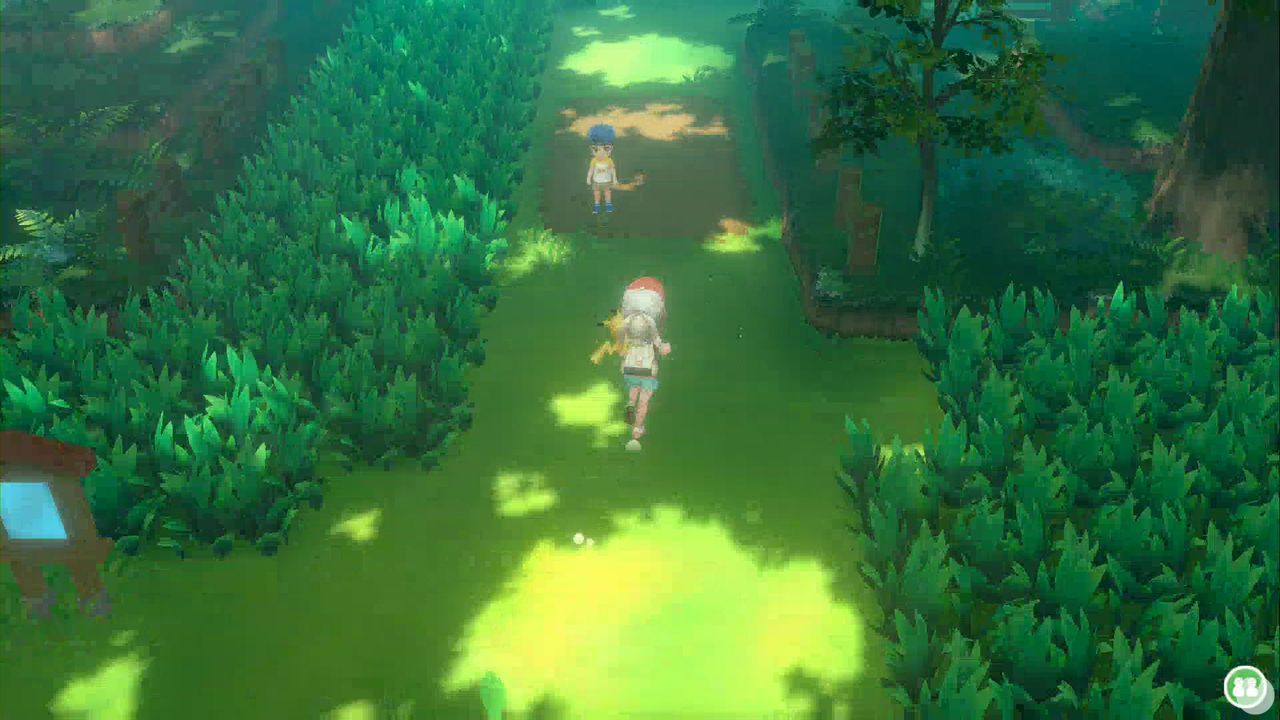Viewport: 1280px width, 720px height.
Task: Click the player character's red hat
Action: (x=645, y=290)
